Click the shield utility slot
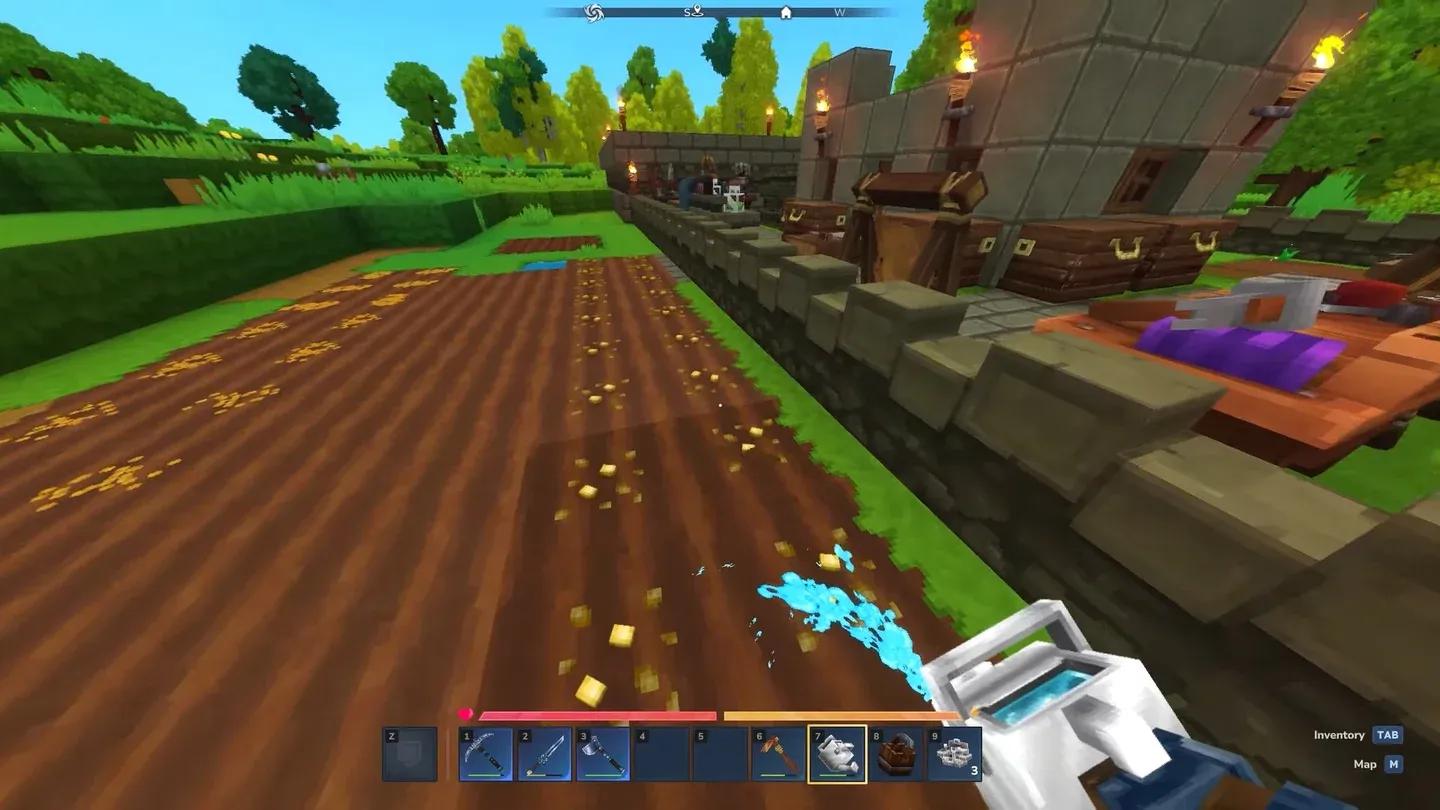This screenshot has height=810, width=1440. coord(410,754)
